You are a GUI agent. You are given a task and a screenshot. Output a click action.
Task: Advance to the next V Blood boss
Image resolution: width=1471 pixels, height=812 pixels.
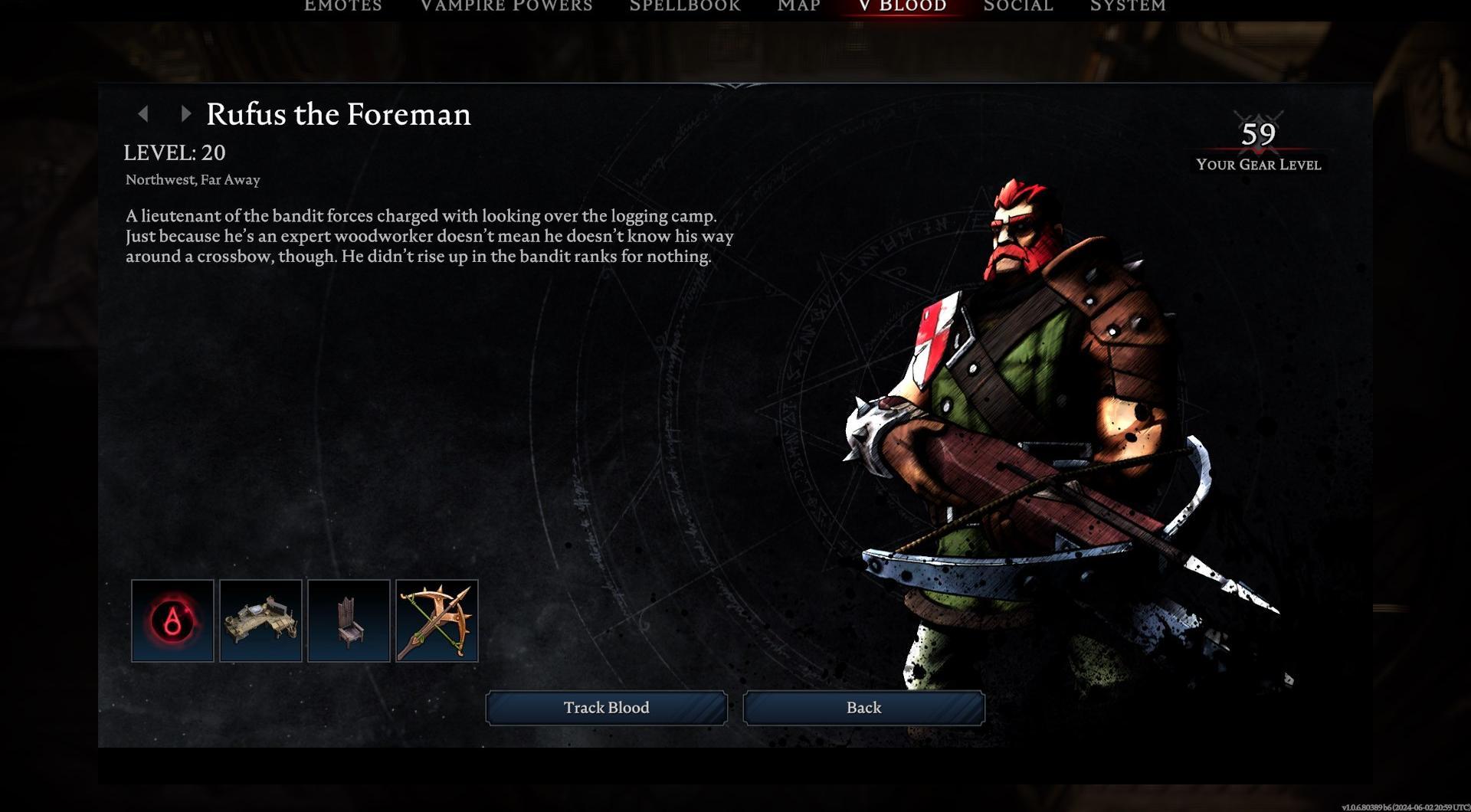(185, 114)
